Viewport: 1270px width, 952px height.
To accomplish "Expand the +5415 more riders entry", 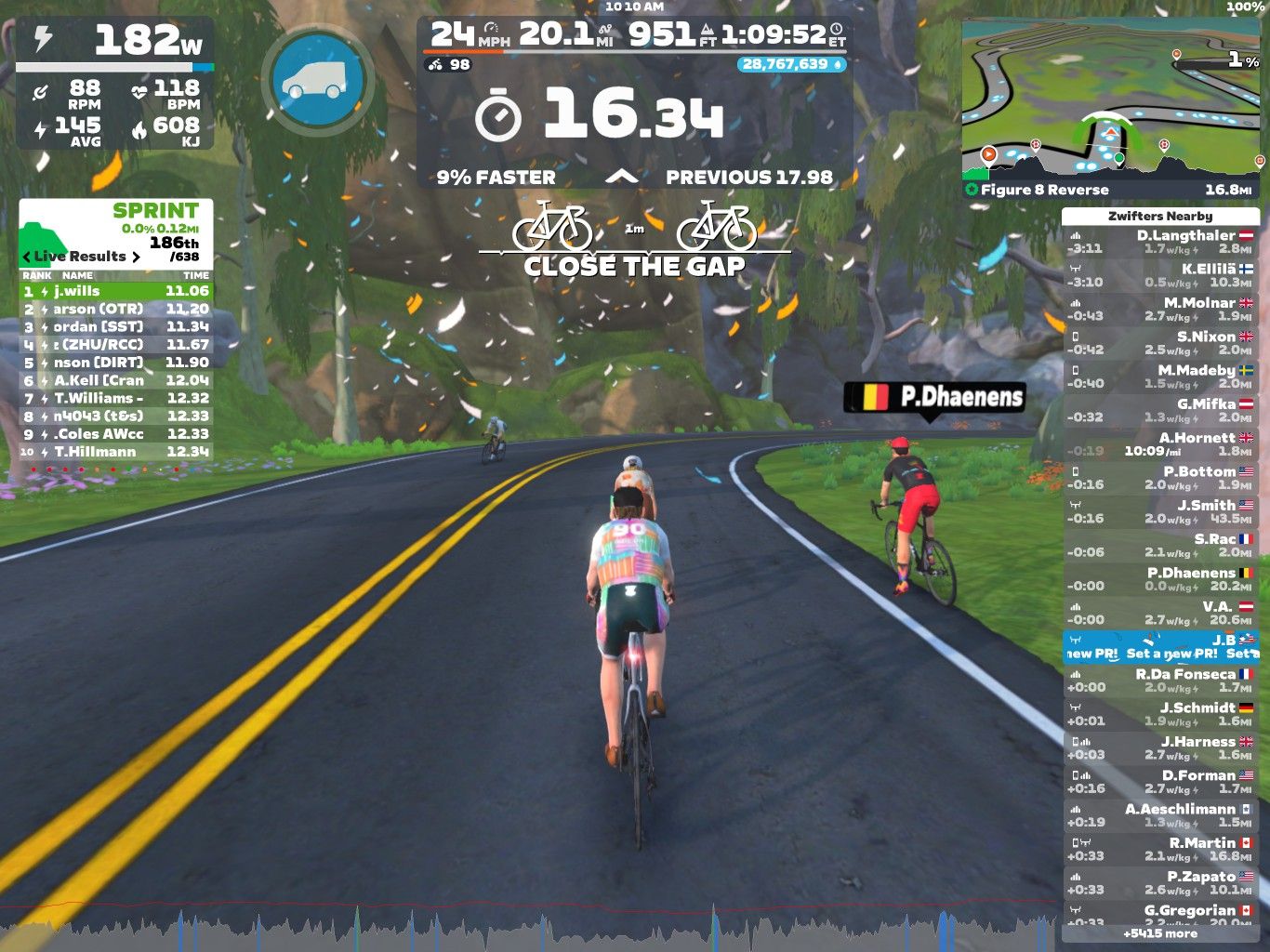I will (1160, 933).
